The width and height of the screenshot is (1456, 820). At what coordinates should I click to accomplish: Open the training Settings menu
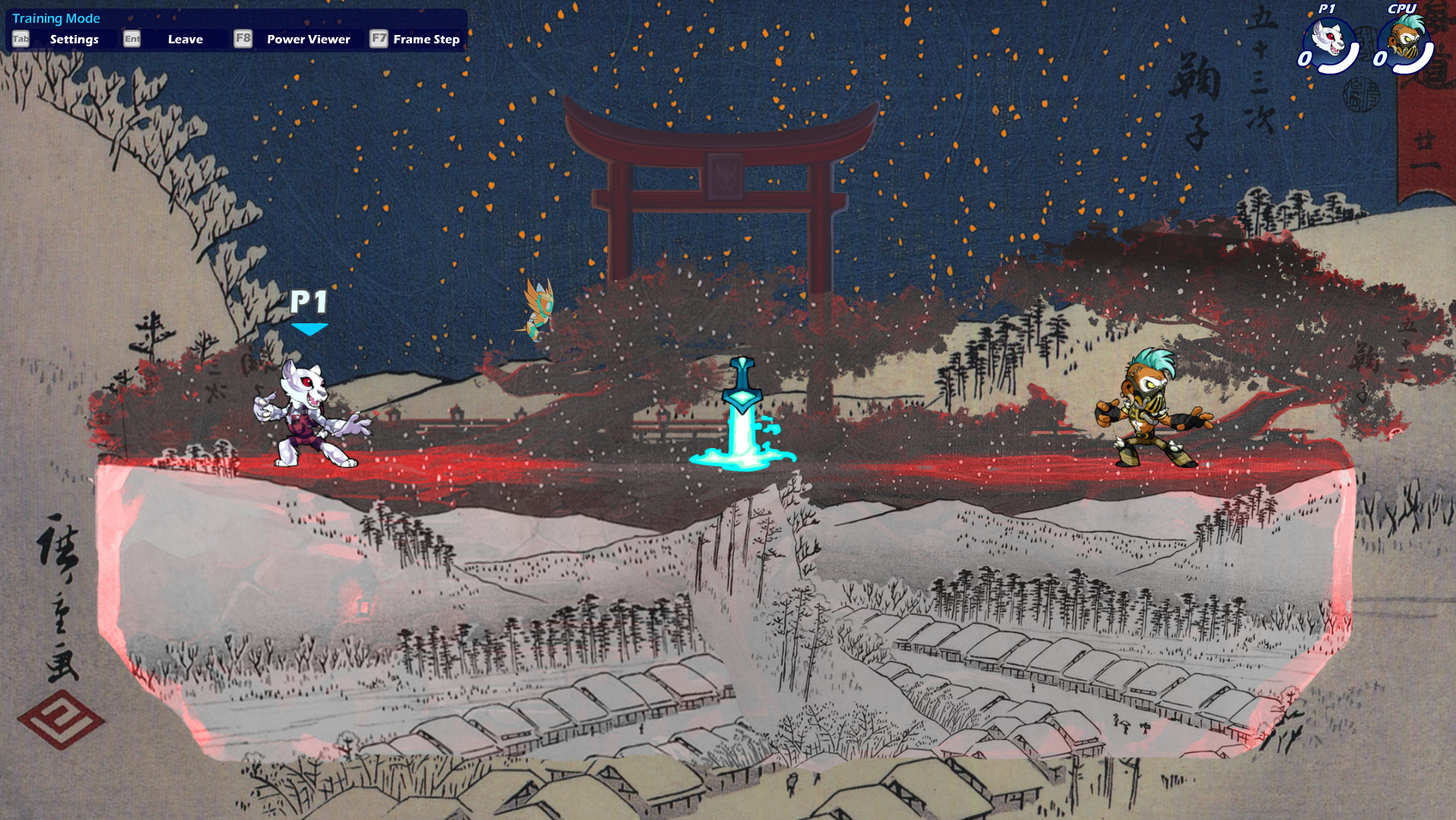pos(74,38)
